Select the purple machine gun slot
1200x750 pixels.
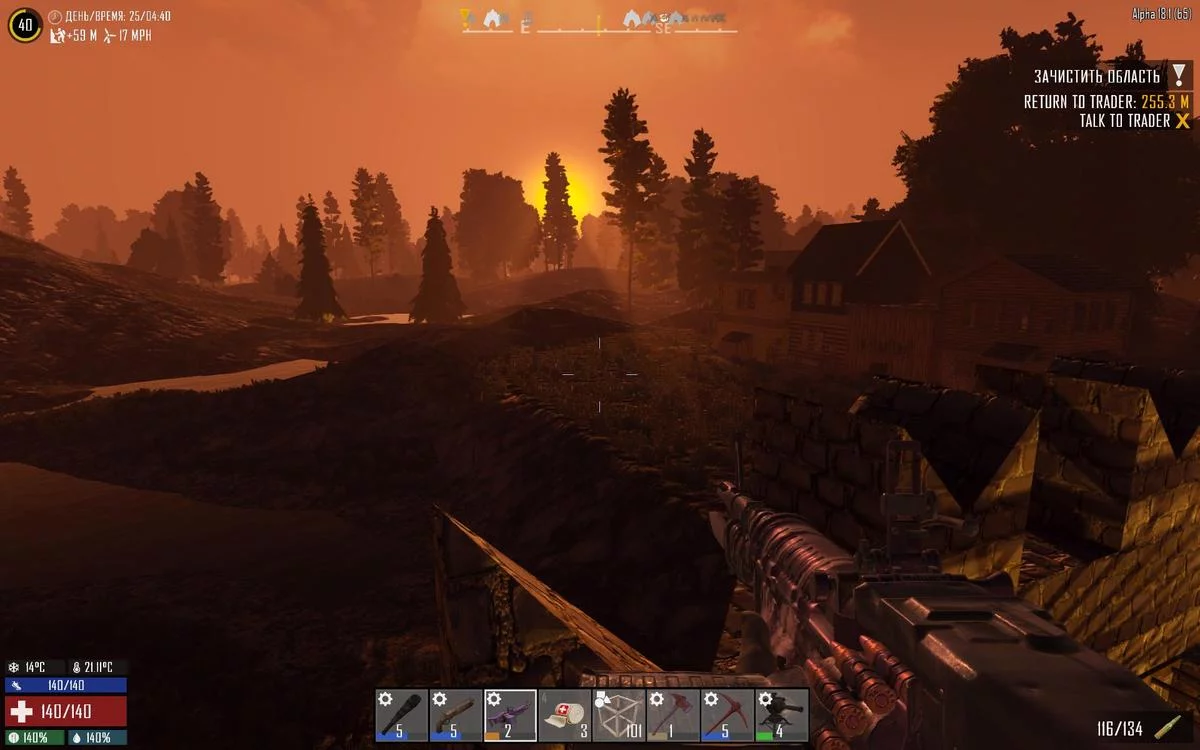pos(510,715)
